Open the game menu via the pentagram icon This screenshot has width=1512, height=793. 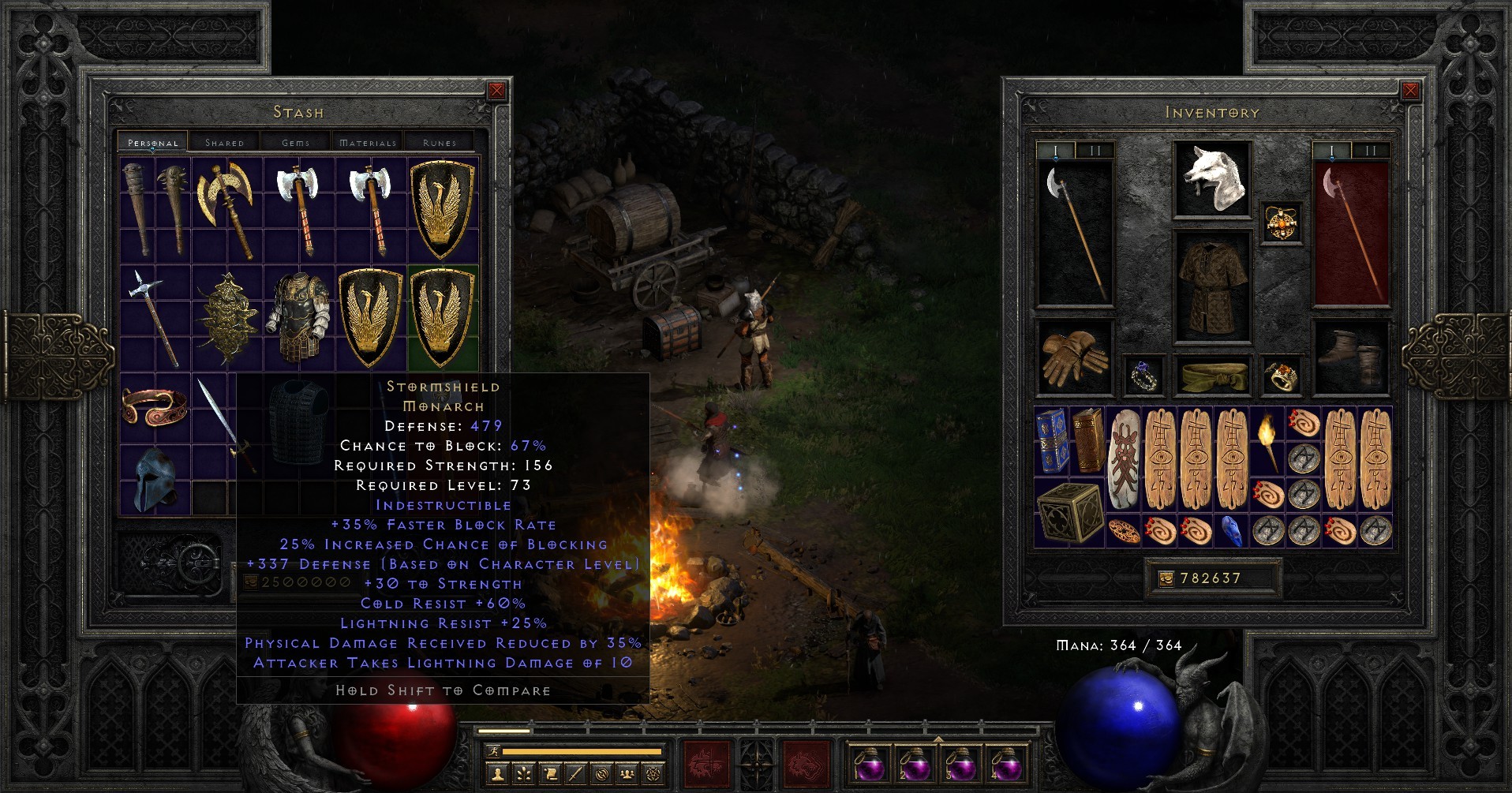point(654,775)
